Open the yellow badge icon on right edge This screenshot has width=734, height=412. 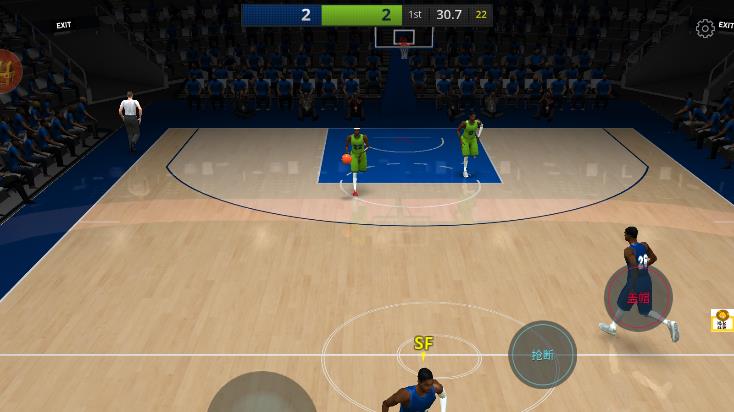click(722, 320)
